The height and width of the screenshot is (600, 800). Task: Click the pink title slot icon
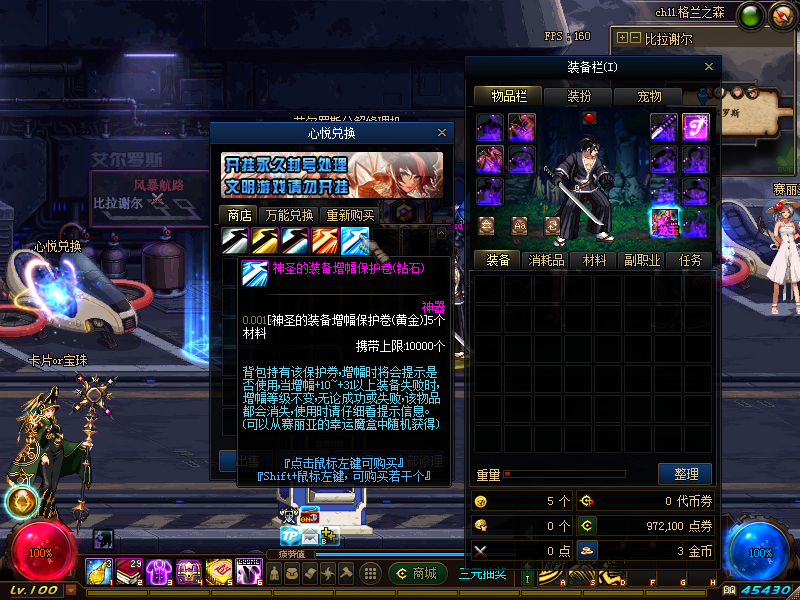click(x=695, y=127)
